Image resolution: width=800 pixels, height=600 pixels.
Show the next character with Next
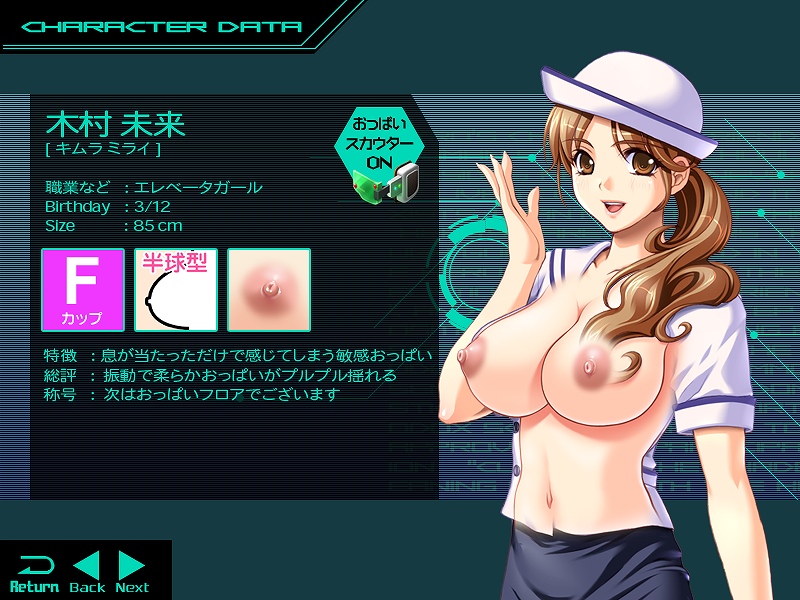(x=132, y=572)
